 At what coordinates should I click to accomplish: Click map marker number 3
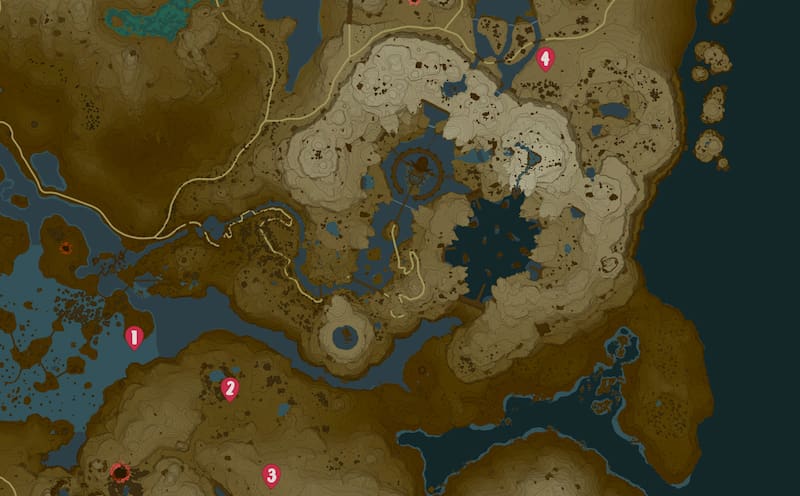(270, 474)
